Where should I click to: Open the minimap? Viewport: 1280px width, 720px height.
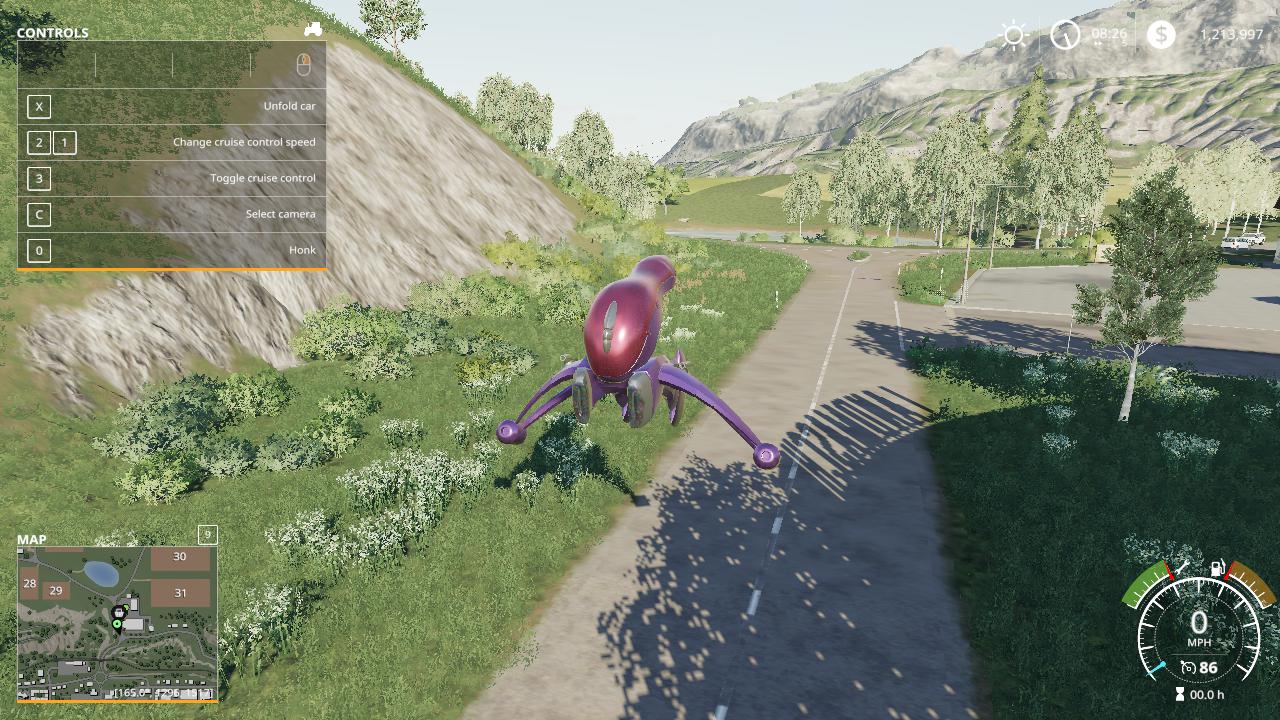[117, 622]
